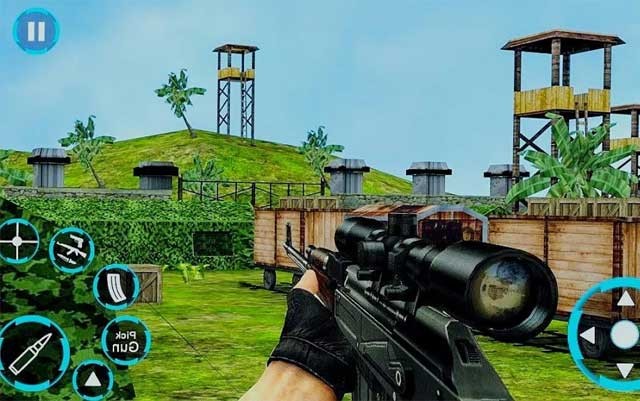
Task: Click the white joystick knob at center
Action: (x=625, y=335)
